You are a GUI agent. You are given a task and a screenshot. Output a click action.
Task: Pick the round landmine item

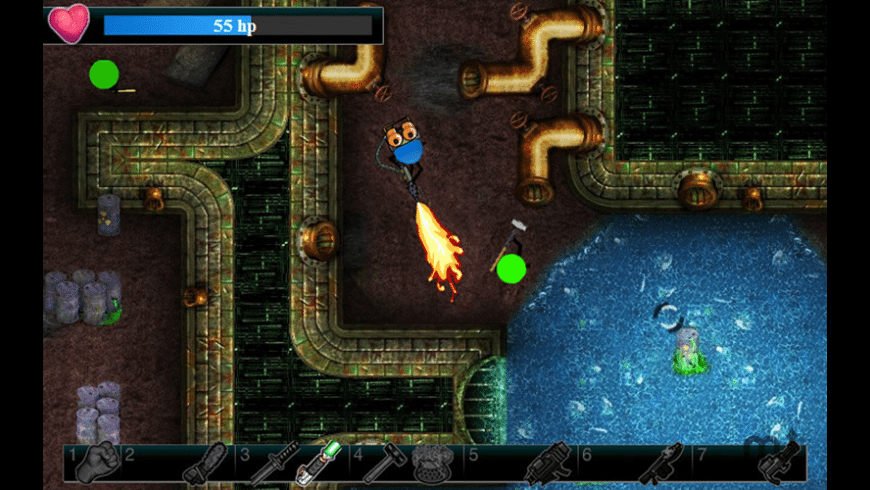click(x=433, y=463)
